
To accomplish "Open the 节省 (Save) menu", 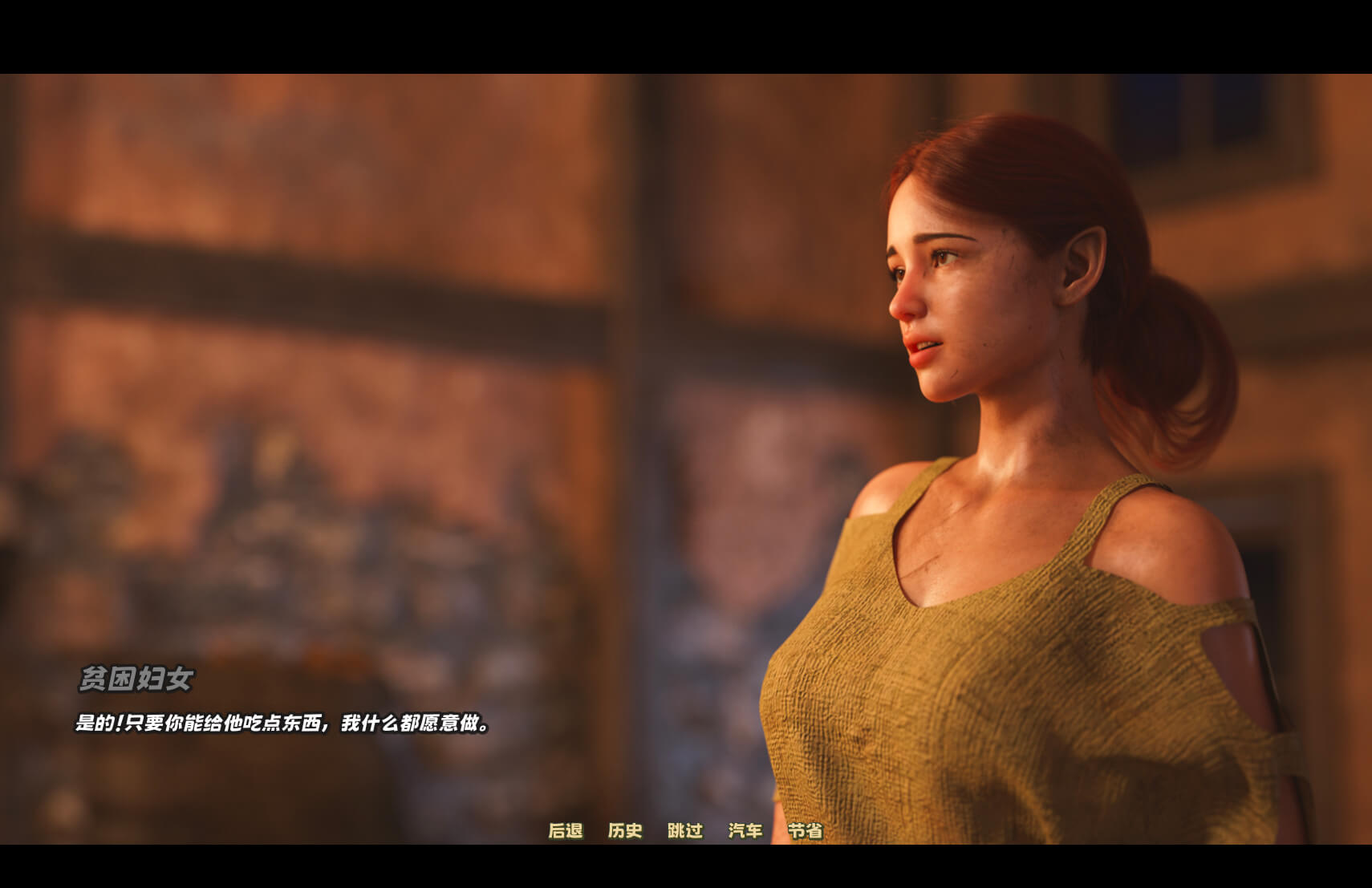I will tap(805, 831).
